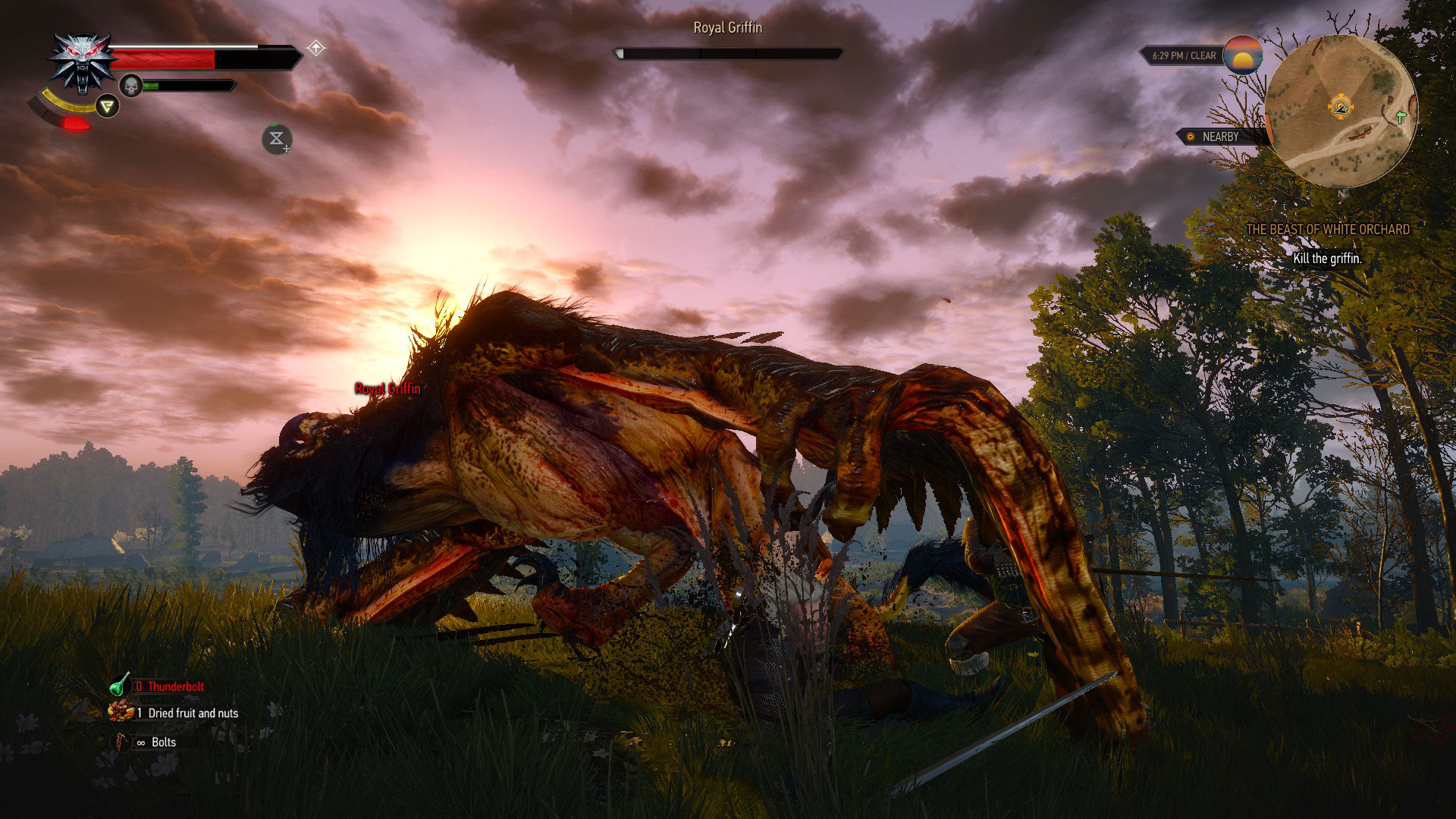Select the Bolts crossbow ammo icon
1456x819 pixels.
[x=122, y=742]
